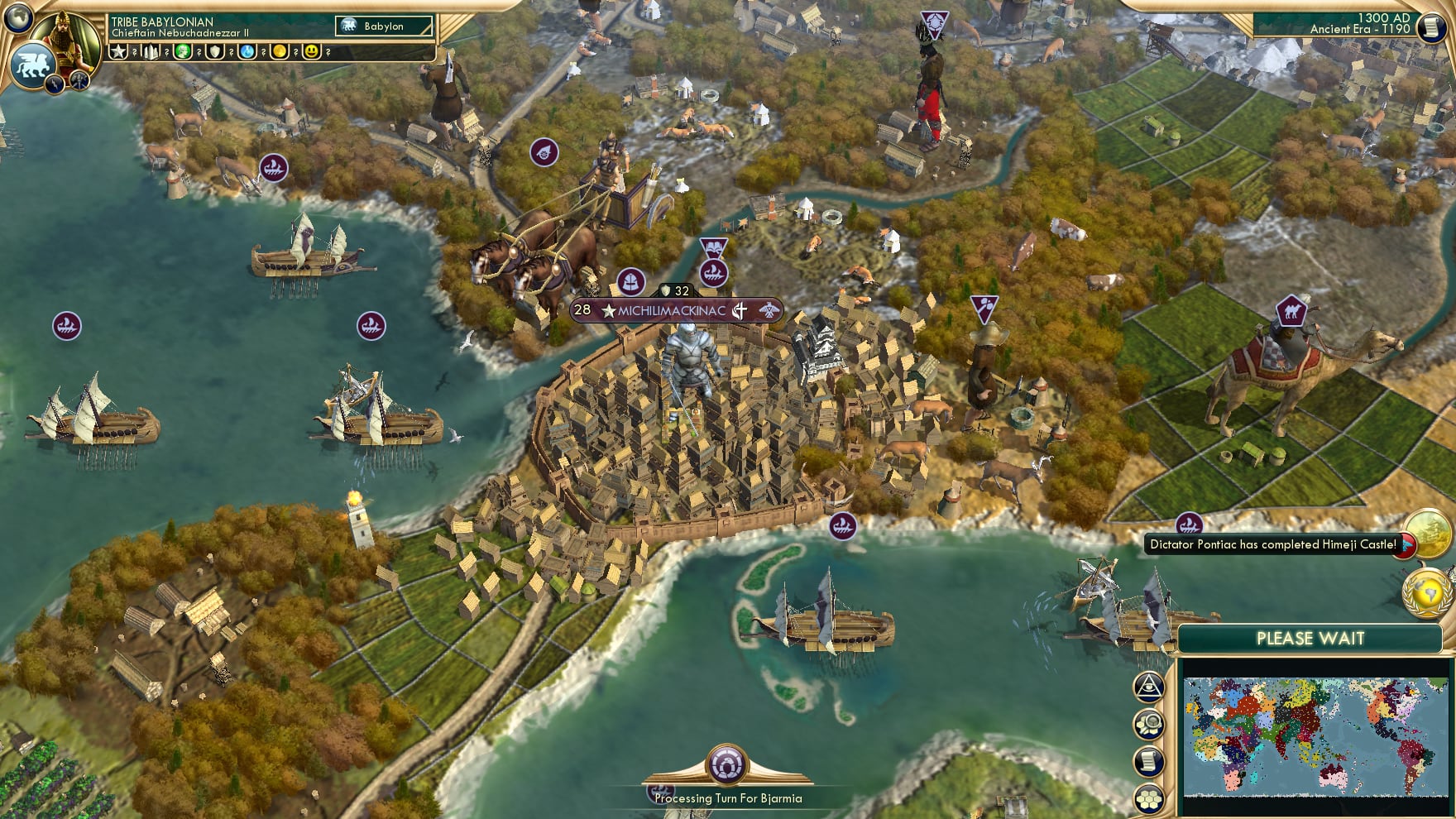Screen dimensions: 1456x819
Task: Open the Babylon civilization dropdown banner
Action: pos(386,26)
